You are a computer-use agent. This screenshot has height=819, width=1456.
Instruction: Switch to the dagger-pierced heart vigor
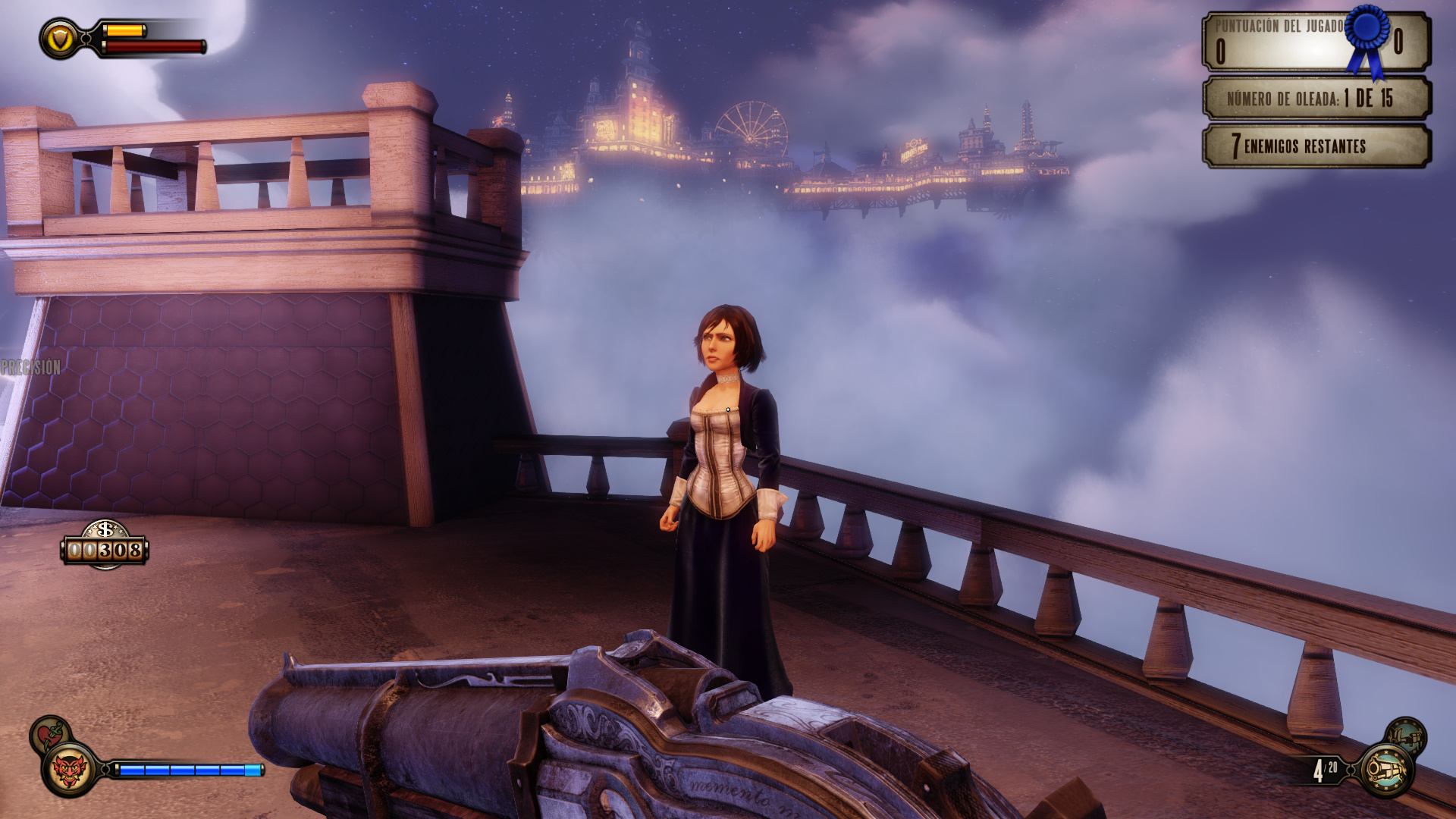(49, 733)
